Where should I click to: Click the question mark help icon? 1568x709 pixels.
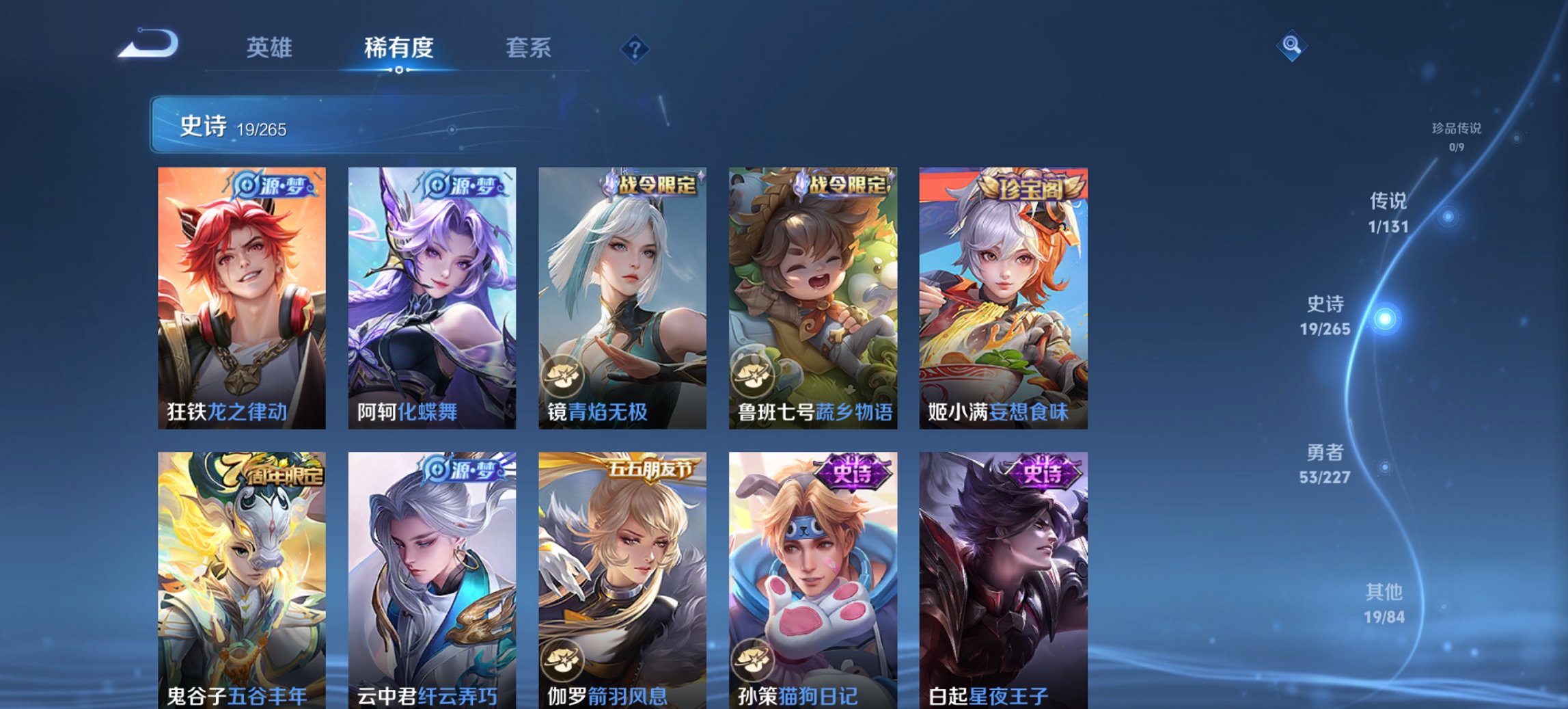pyautogui.click(x=635, y=47)
